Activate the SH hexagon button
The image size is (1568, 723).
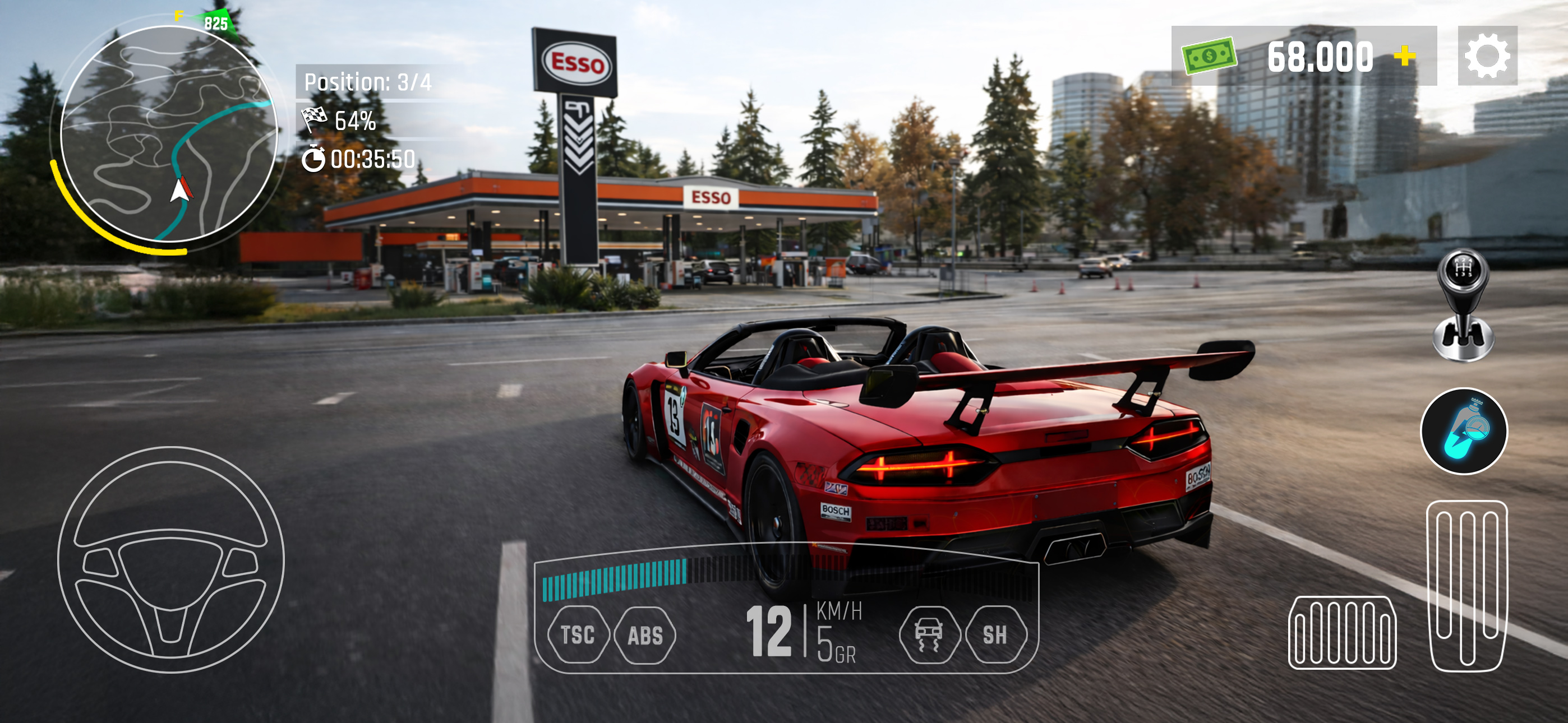point(995,635)
